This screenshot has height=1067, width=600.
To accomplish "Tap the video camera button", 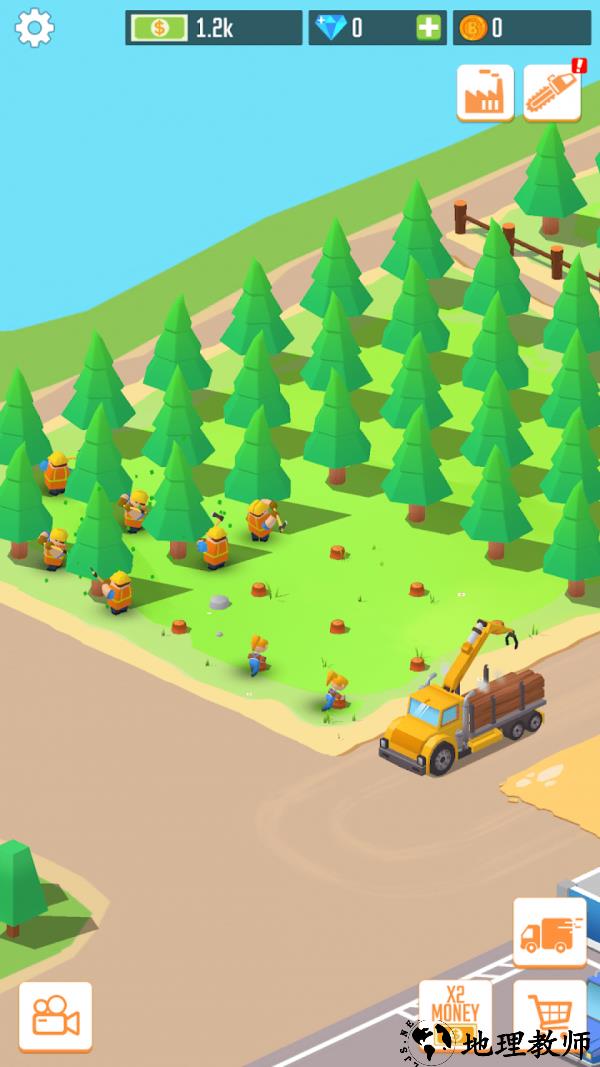I will 55,1016.
